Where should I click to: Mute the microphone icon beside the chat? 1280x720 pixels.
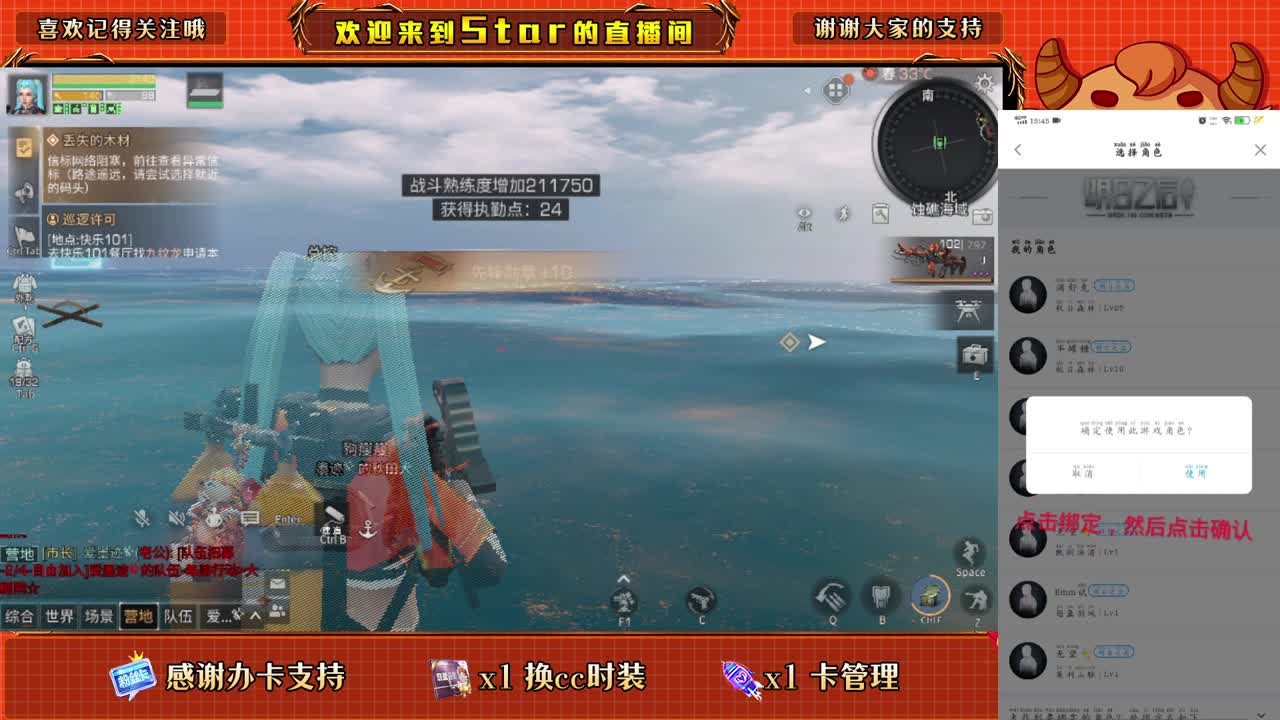tap(142, 518)
